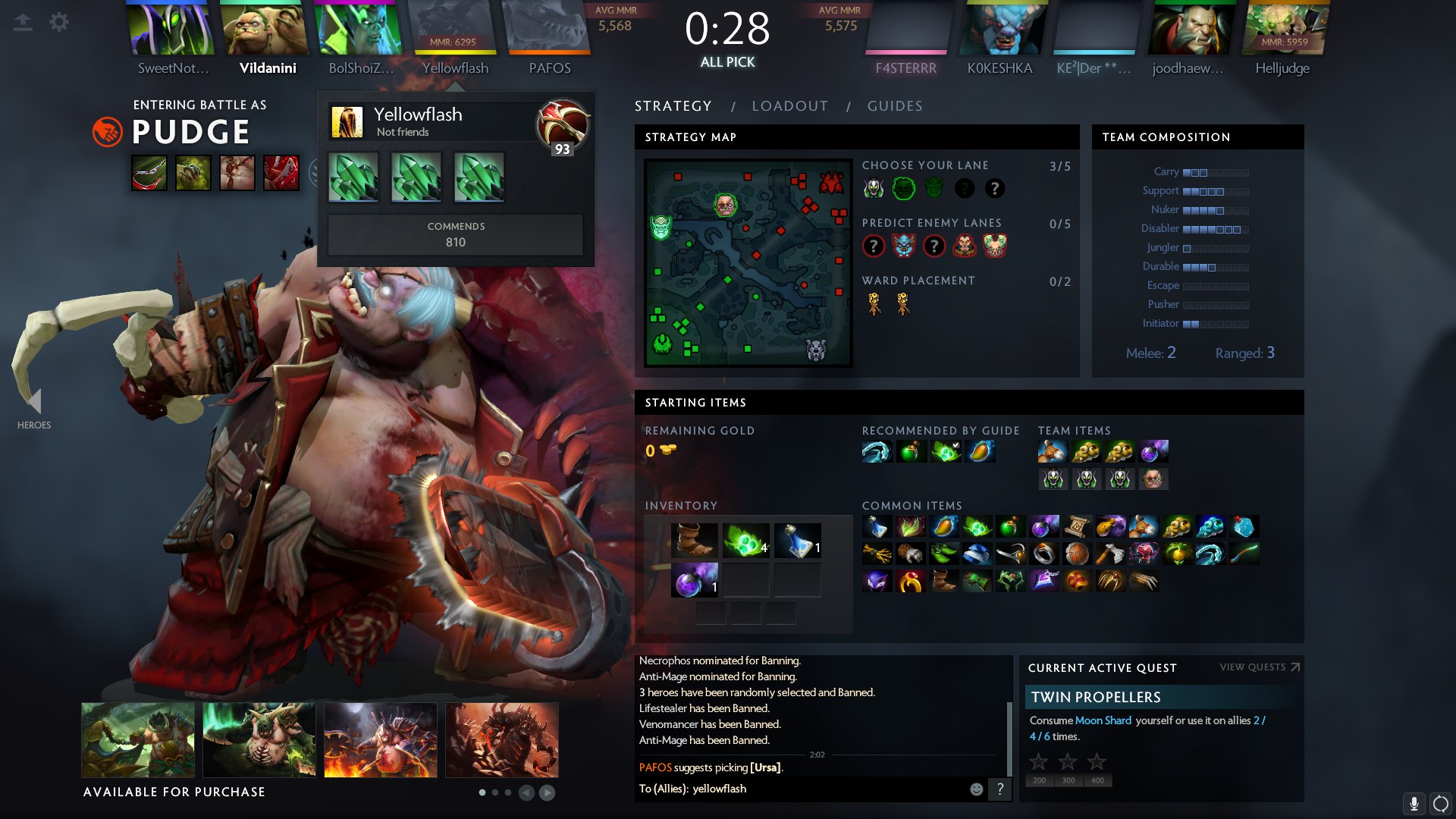Choose the Clarity potion inventory slot
The image size is (1456, 819).
click(797, 540)
